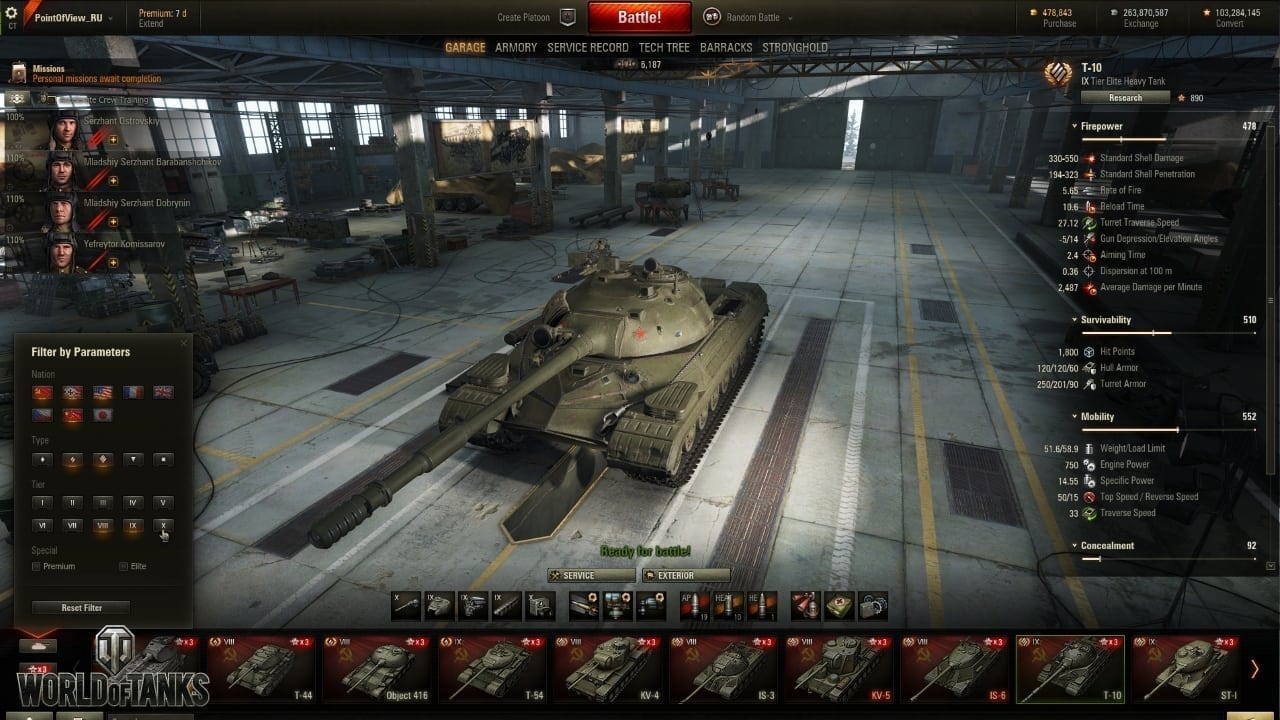Collapse the Firepower stats section
Image resolution: width=1280 pixels, height=720 pixels.
[x=1074, y=127]
